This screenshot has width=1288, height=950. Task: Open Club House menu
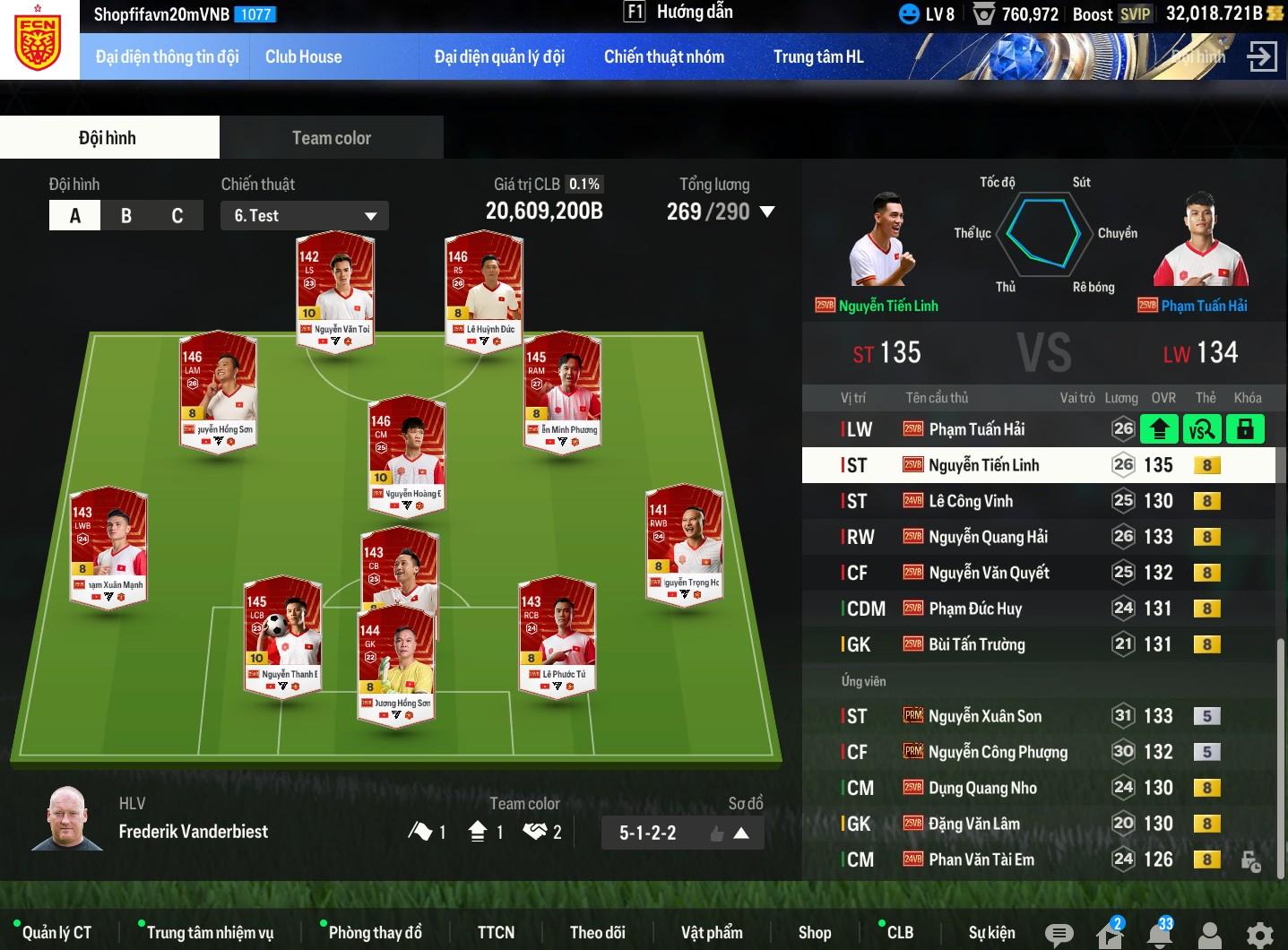click(x=303, y=57)
